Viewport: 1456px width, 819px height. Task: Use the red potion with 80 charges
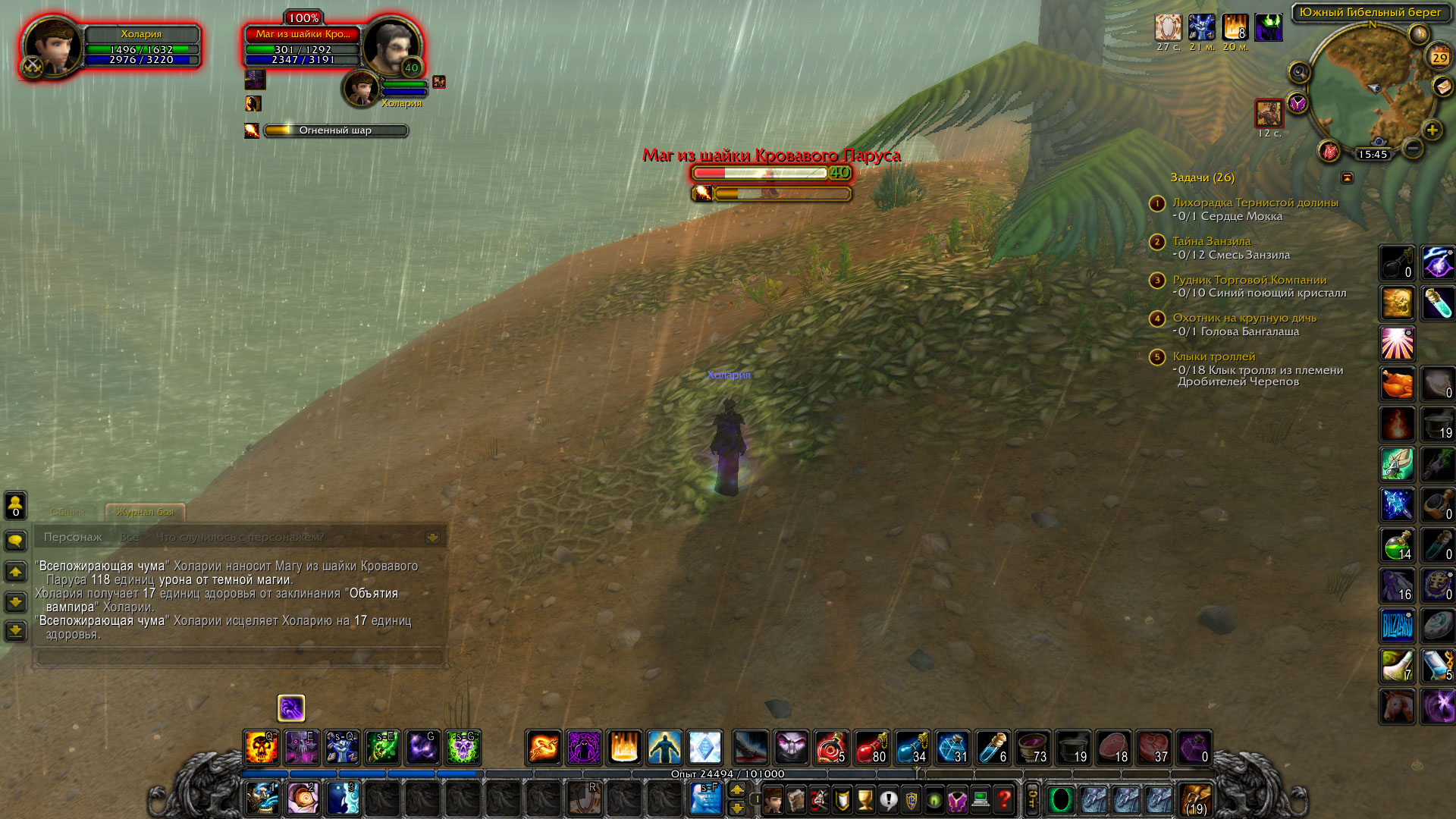pos(871,748)
